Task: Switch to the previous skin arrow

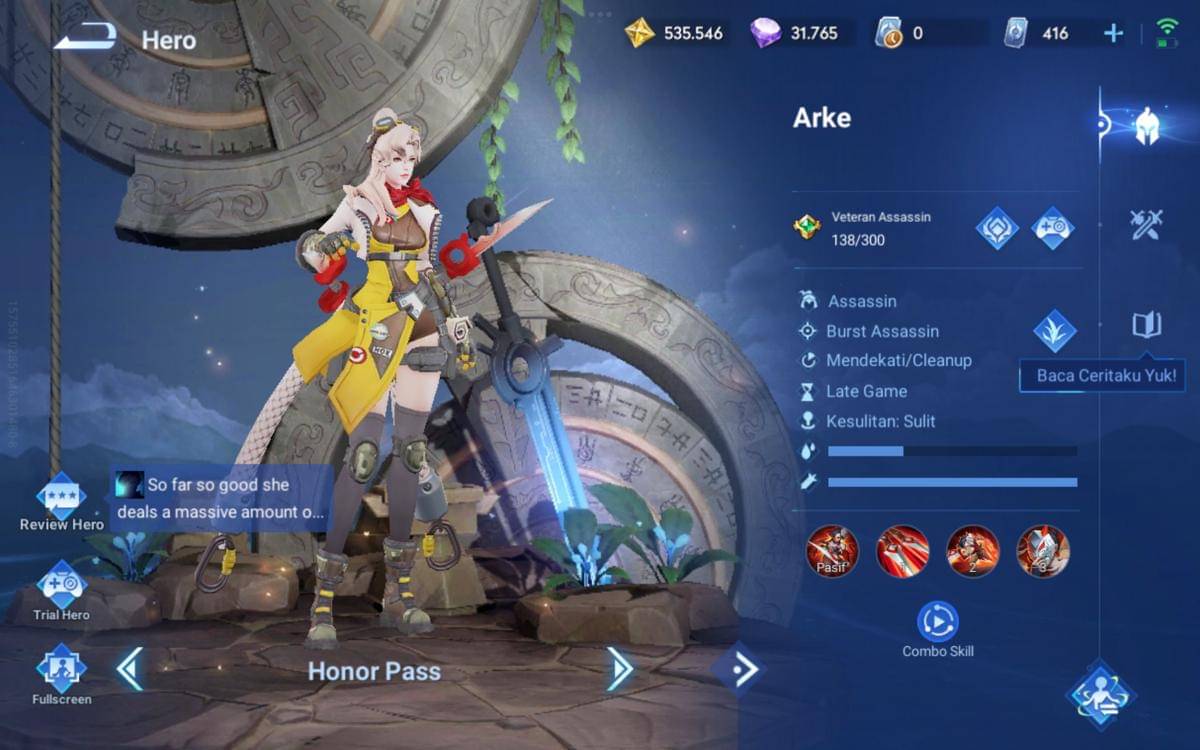Action: click(x=130, y=670)
